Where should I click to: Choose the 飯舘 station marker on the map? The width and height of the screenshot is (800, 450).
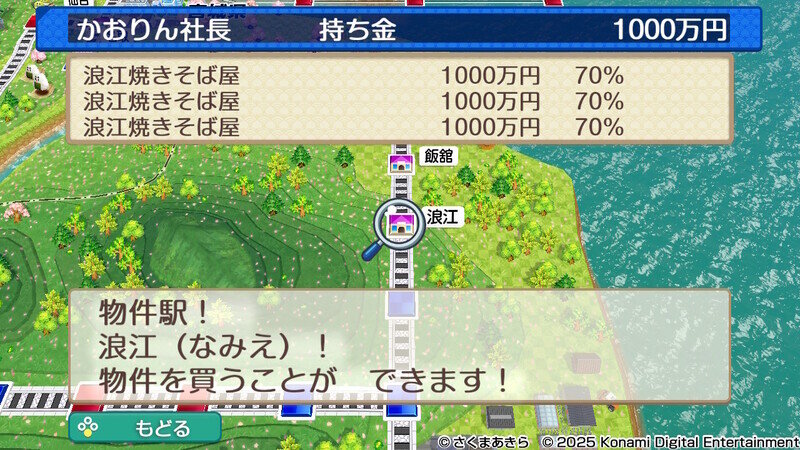(x=401, y=160)
